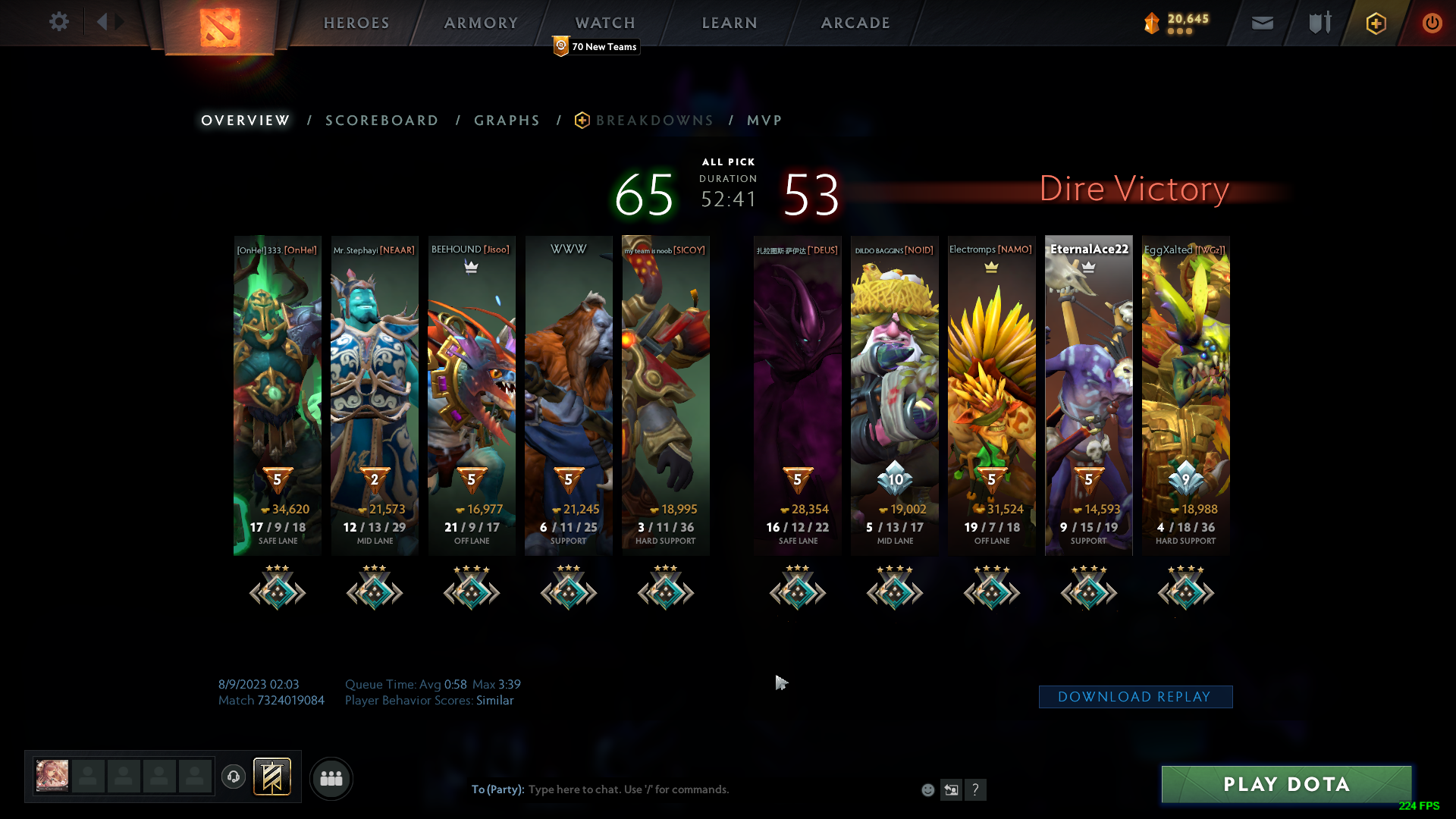This screenshot has height=819, width=1456.
Task: Click the voice chat headset icon
Action: pos(234,778)
